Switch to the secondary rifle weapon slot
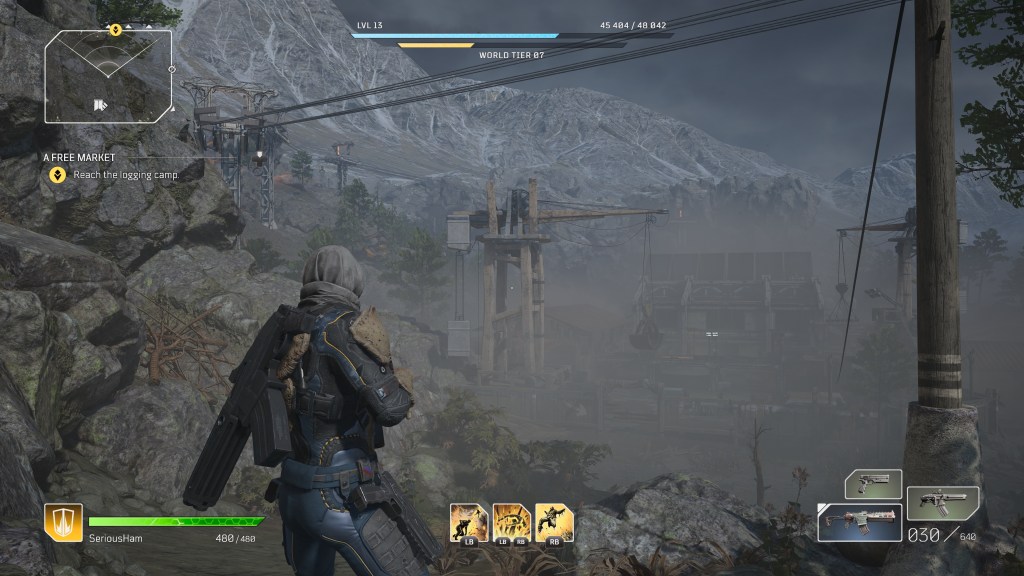1024x576 pixels. coord(942,502)
